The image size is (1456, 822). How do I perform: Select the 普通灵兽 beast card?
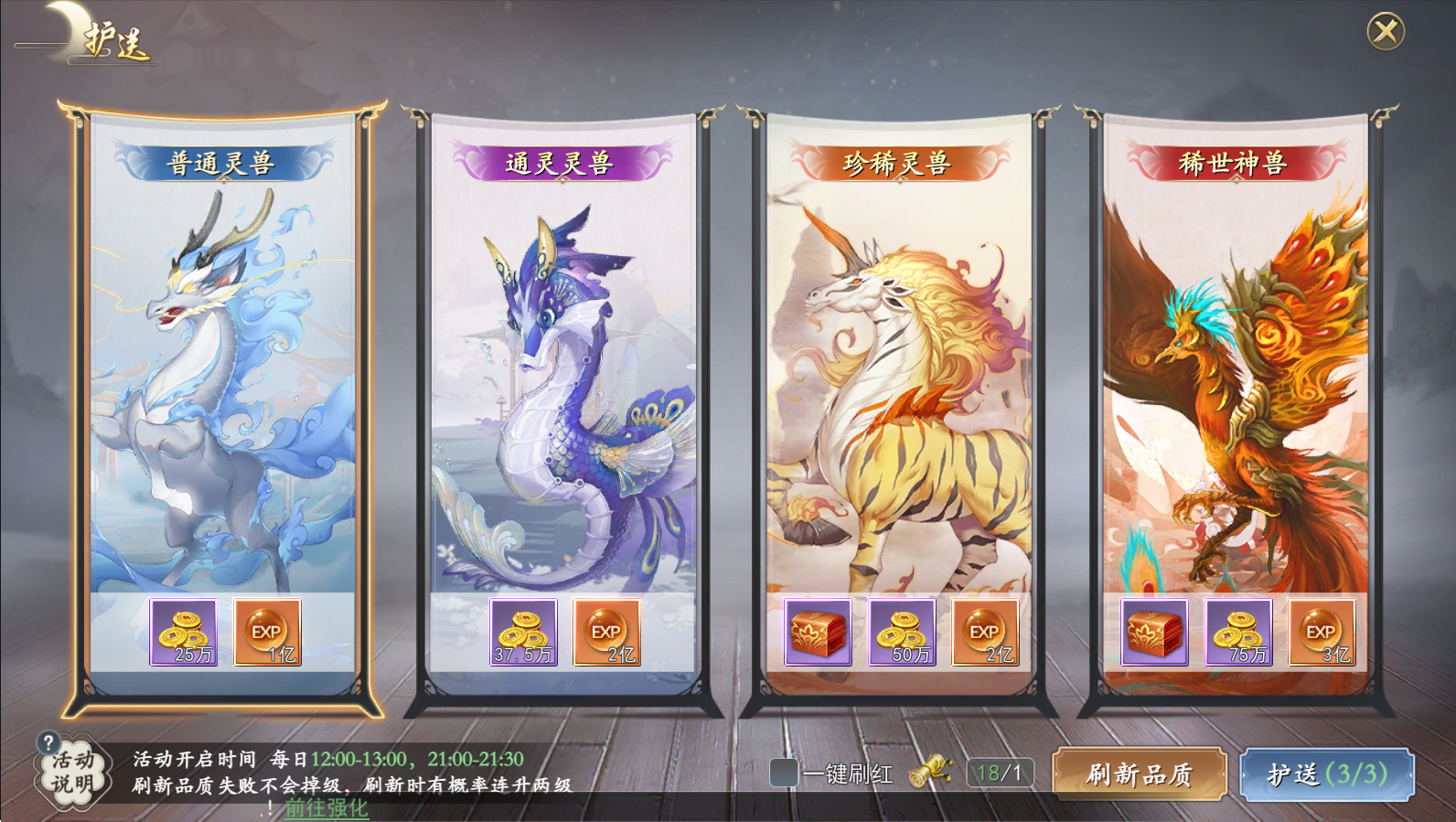pos(222,384)
